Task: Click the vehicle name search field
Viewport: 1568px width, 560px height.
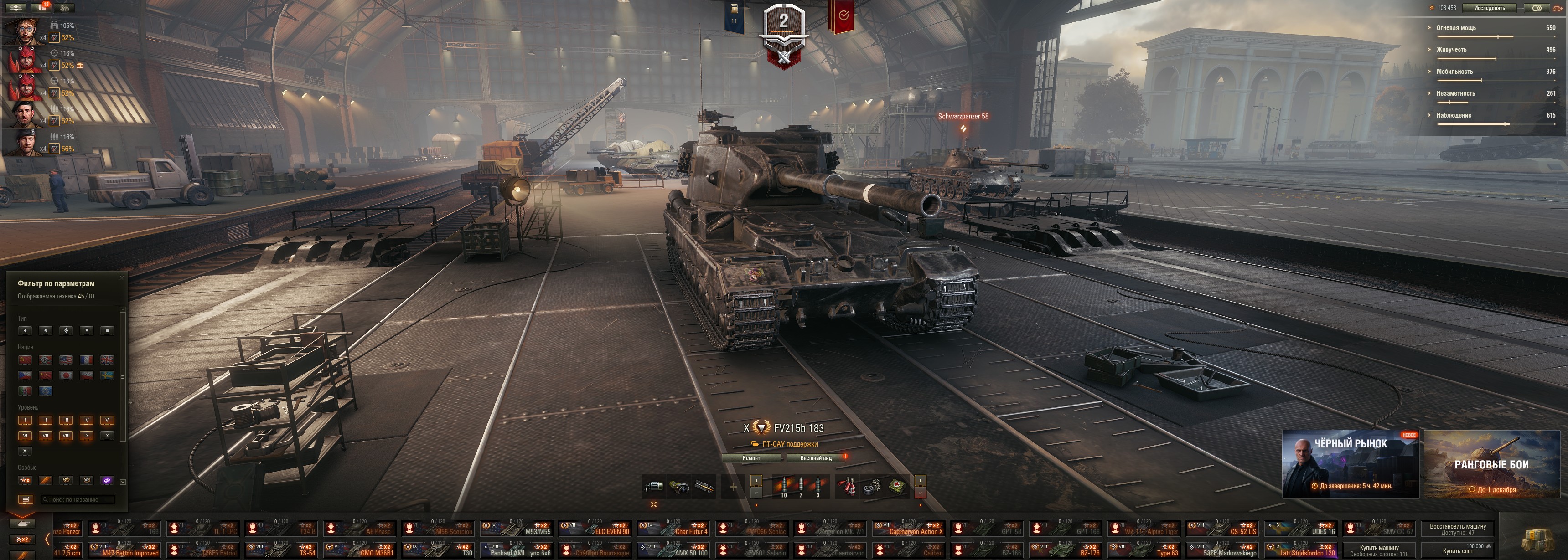Action: coord(78,500)
